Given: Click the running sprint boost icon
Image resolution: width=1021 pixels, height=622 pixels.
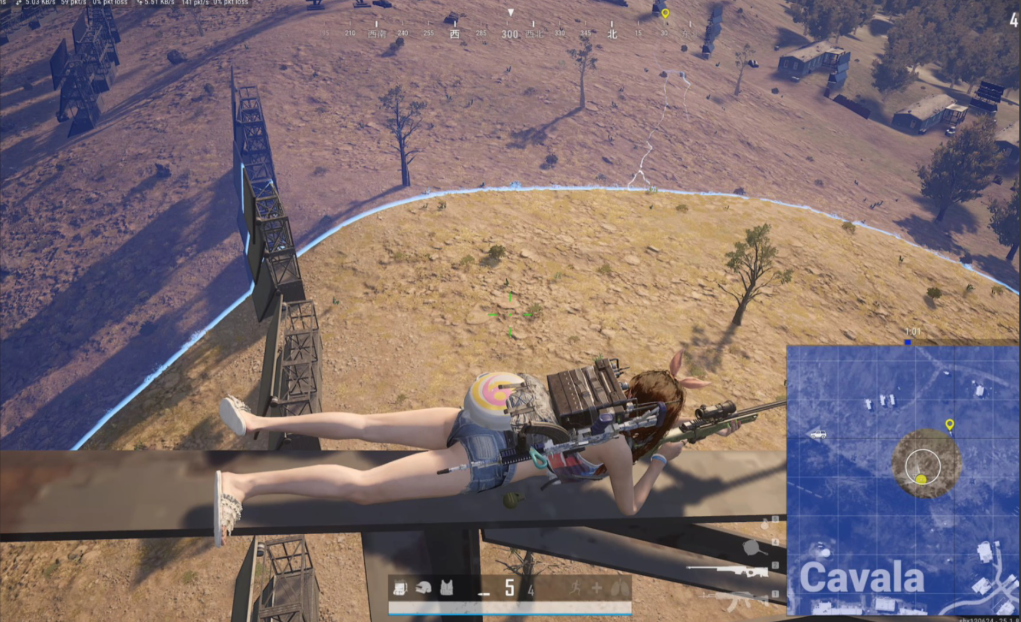Looking at the screenshot, I should [576, 588].
